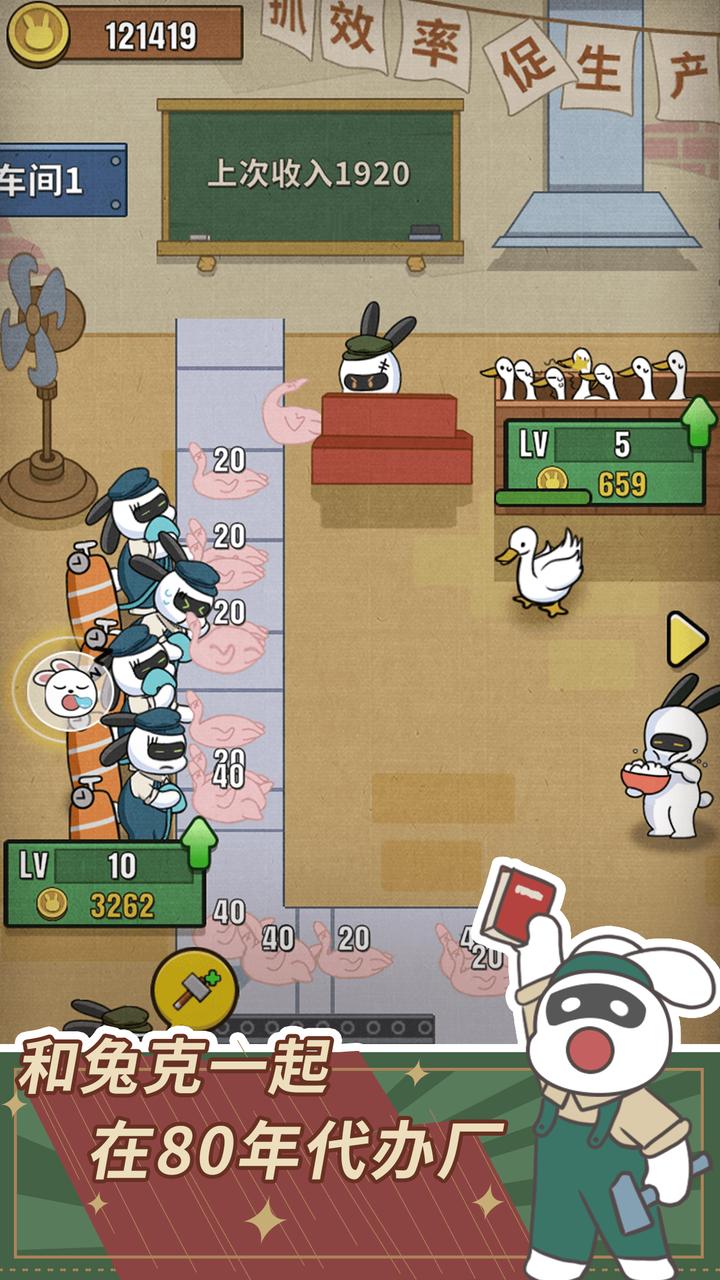Tap the rabbit gold coin icon

point(38,34)
